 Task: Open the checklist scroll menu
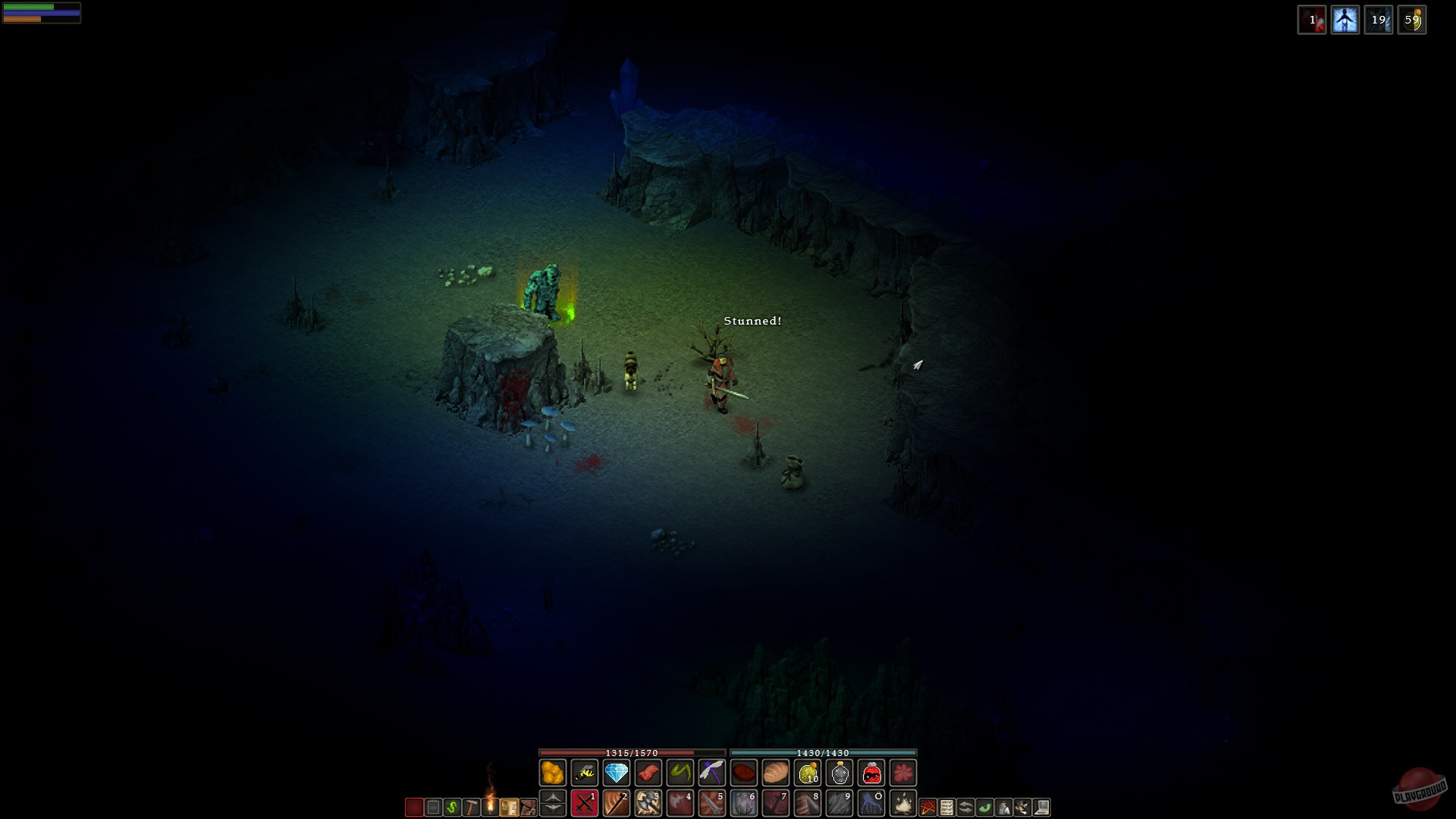coord(947,808)
